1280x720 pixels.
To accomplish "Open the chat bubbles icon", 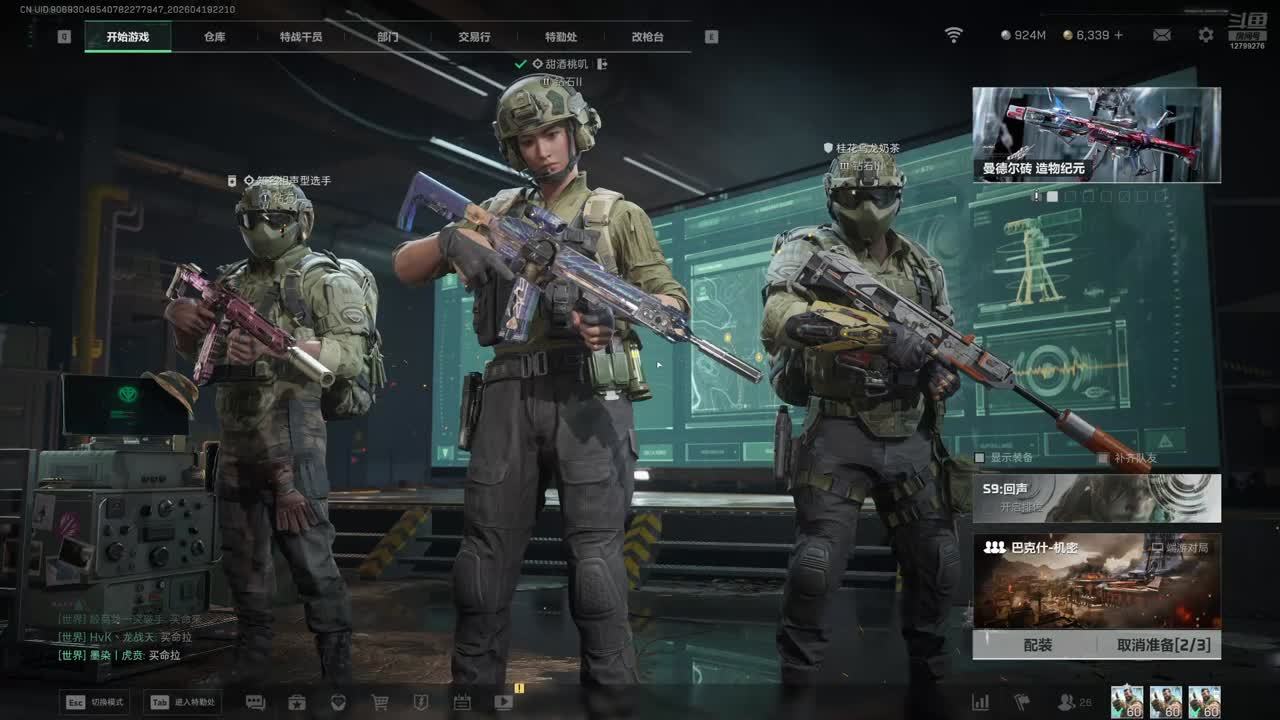I will click(255, 702).
